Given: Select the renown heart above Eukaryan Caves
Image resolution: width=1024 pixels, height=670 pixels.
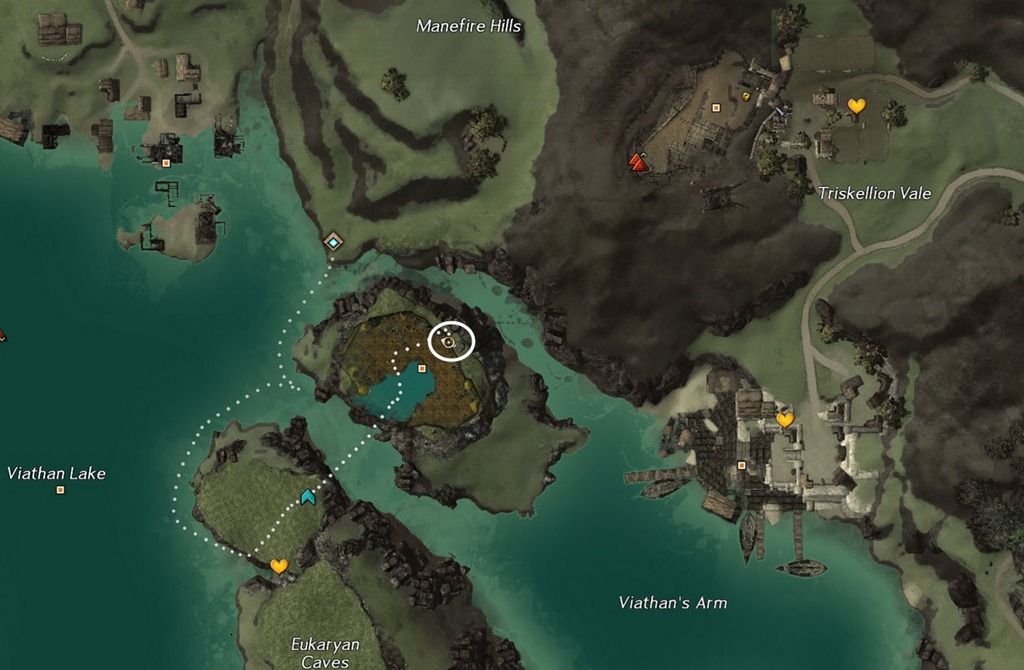Looking at the screenshot, I should coord(279,566).
